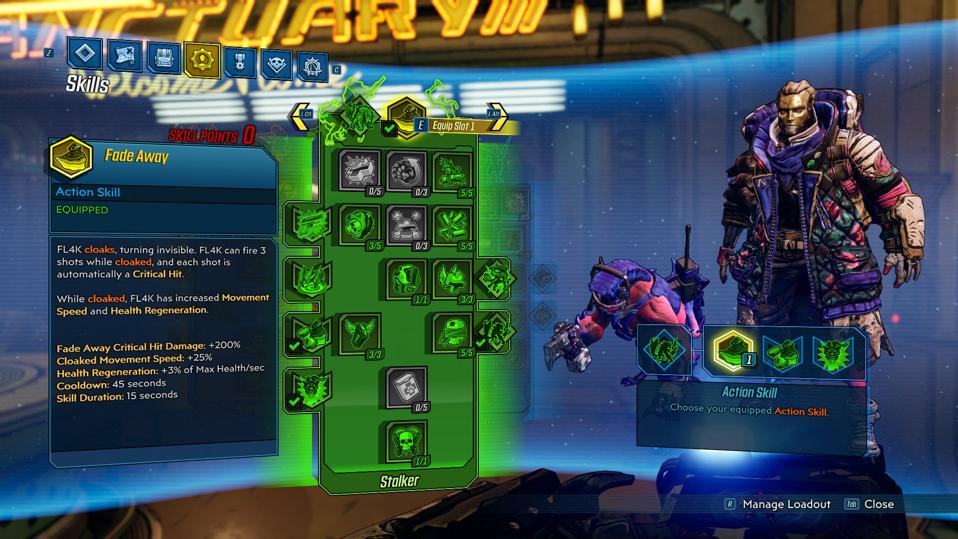Open the Guardian Rank medal tab
The height and width of the screenshot is (539, 958).
(238, 61)
